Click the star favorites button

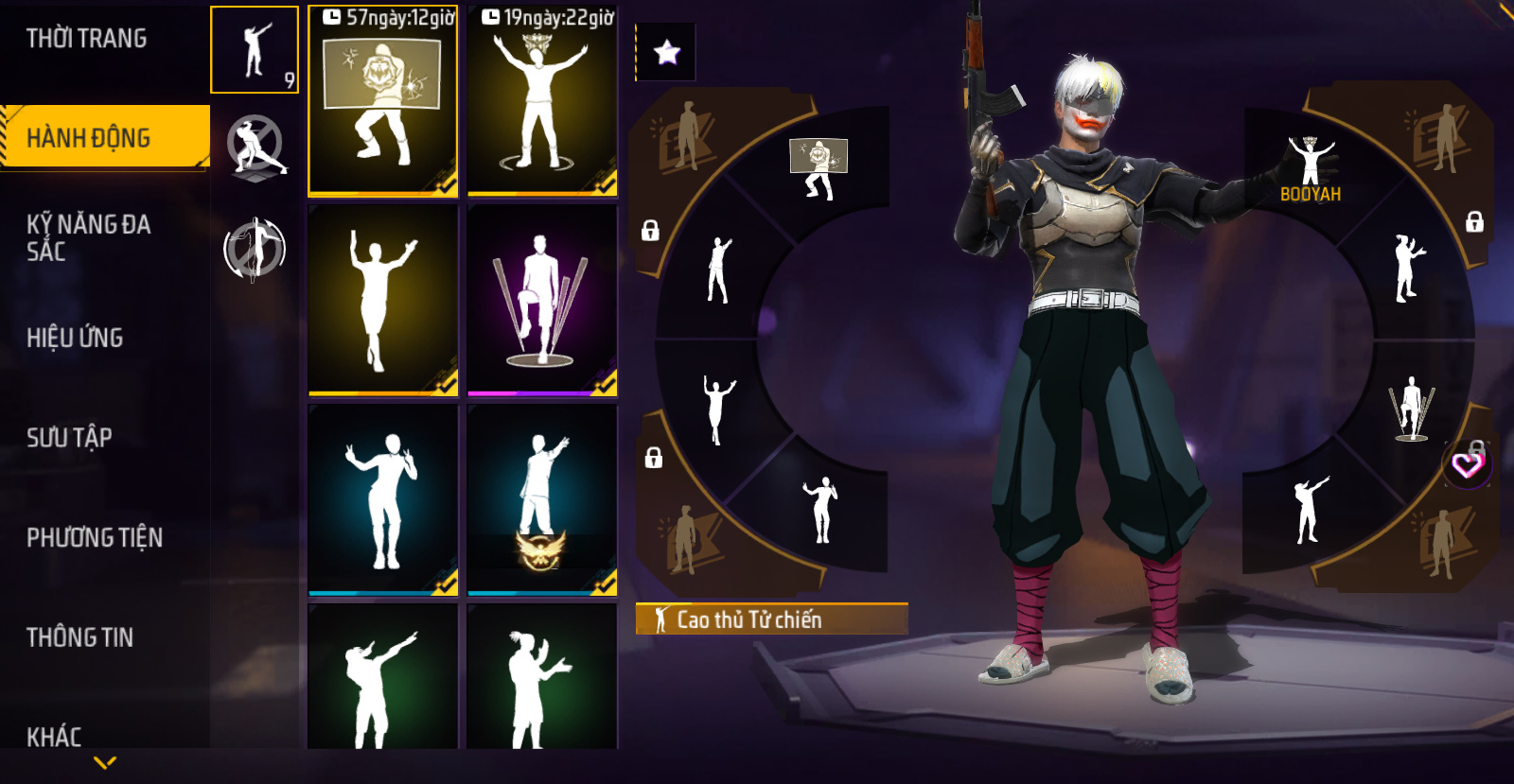click(667, 52)
